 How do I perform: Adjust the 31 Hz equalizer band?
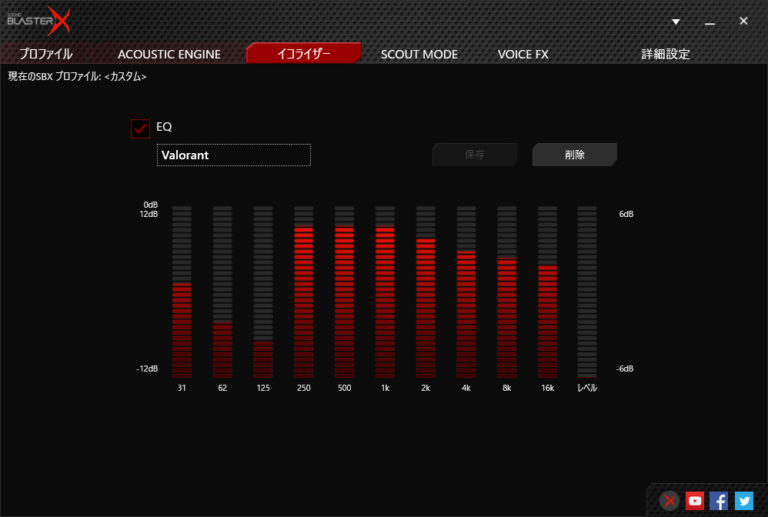[181, 290]
